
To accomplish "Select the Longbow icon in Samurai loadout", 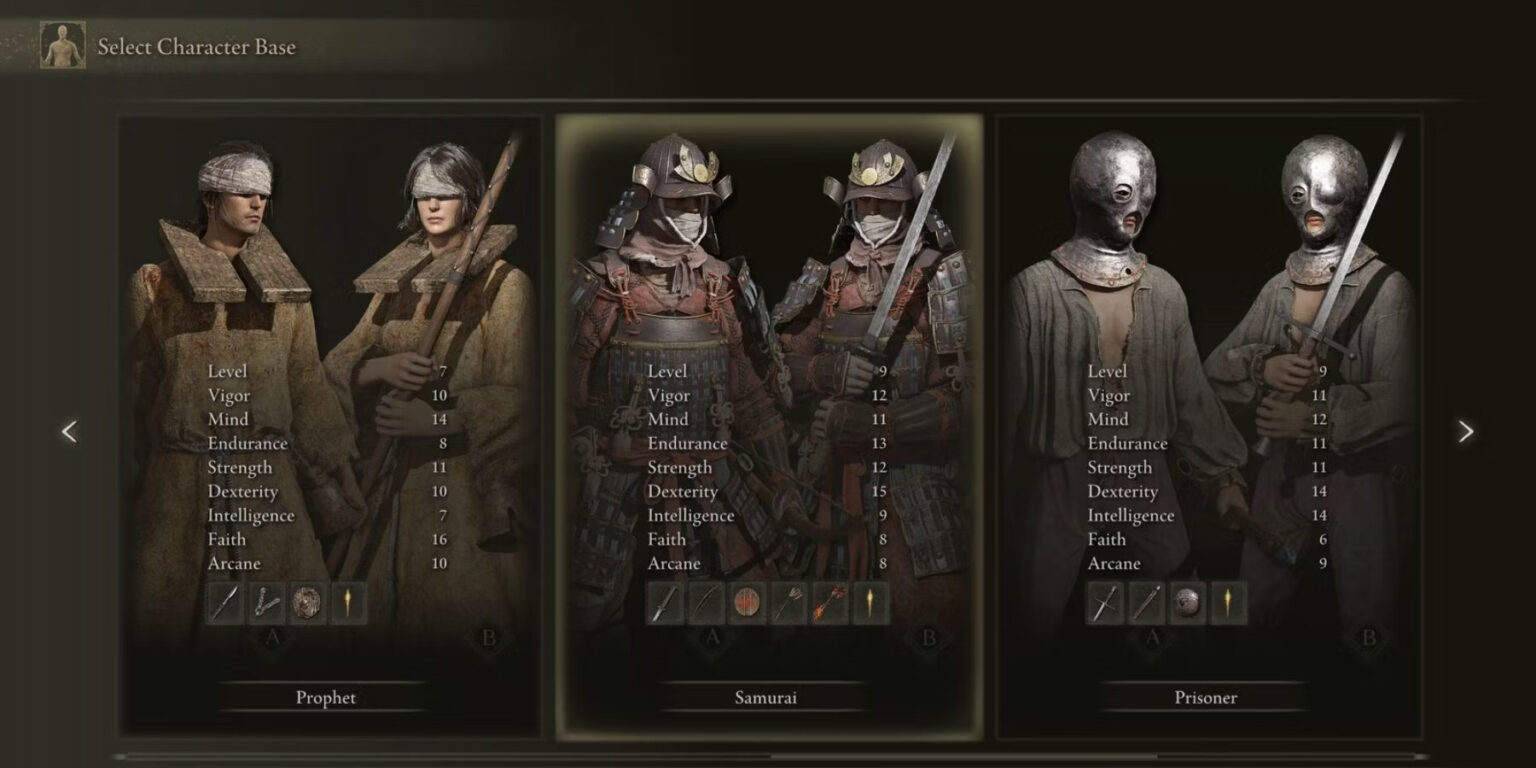I will (706, 604).
